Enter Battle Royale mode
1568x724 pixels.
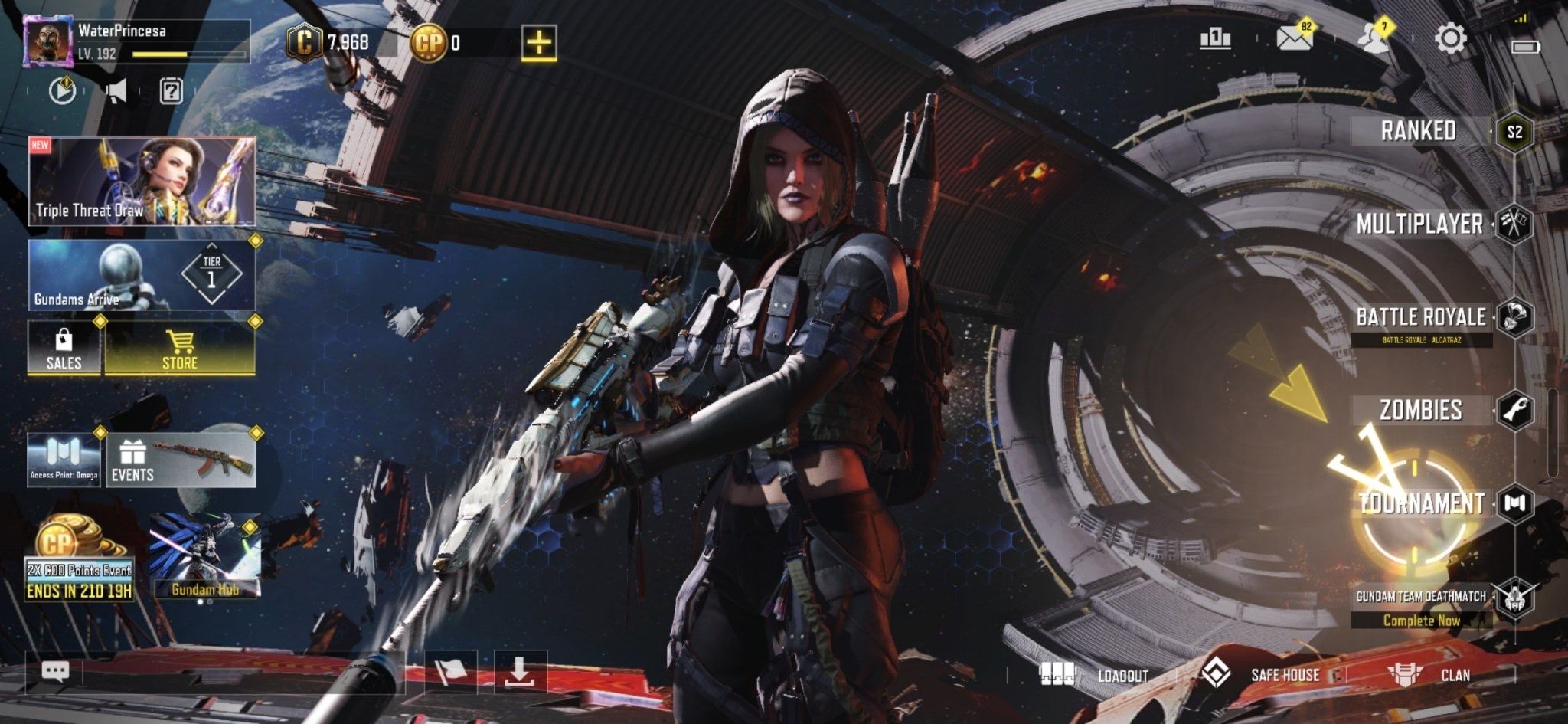point(1421,317)
